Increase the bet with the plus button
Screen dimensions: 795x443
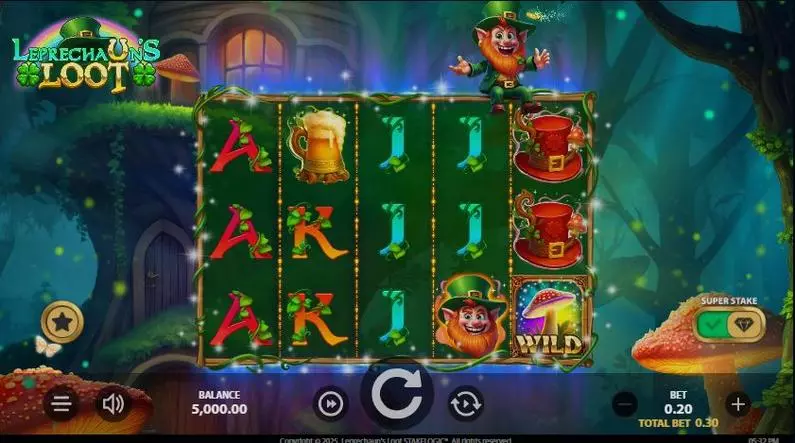pyautogui.click(x=738, y=404)
